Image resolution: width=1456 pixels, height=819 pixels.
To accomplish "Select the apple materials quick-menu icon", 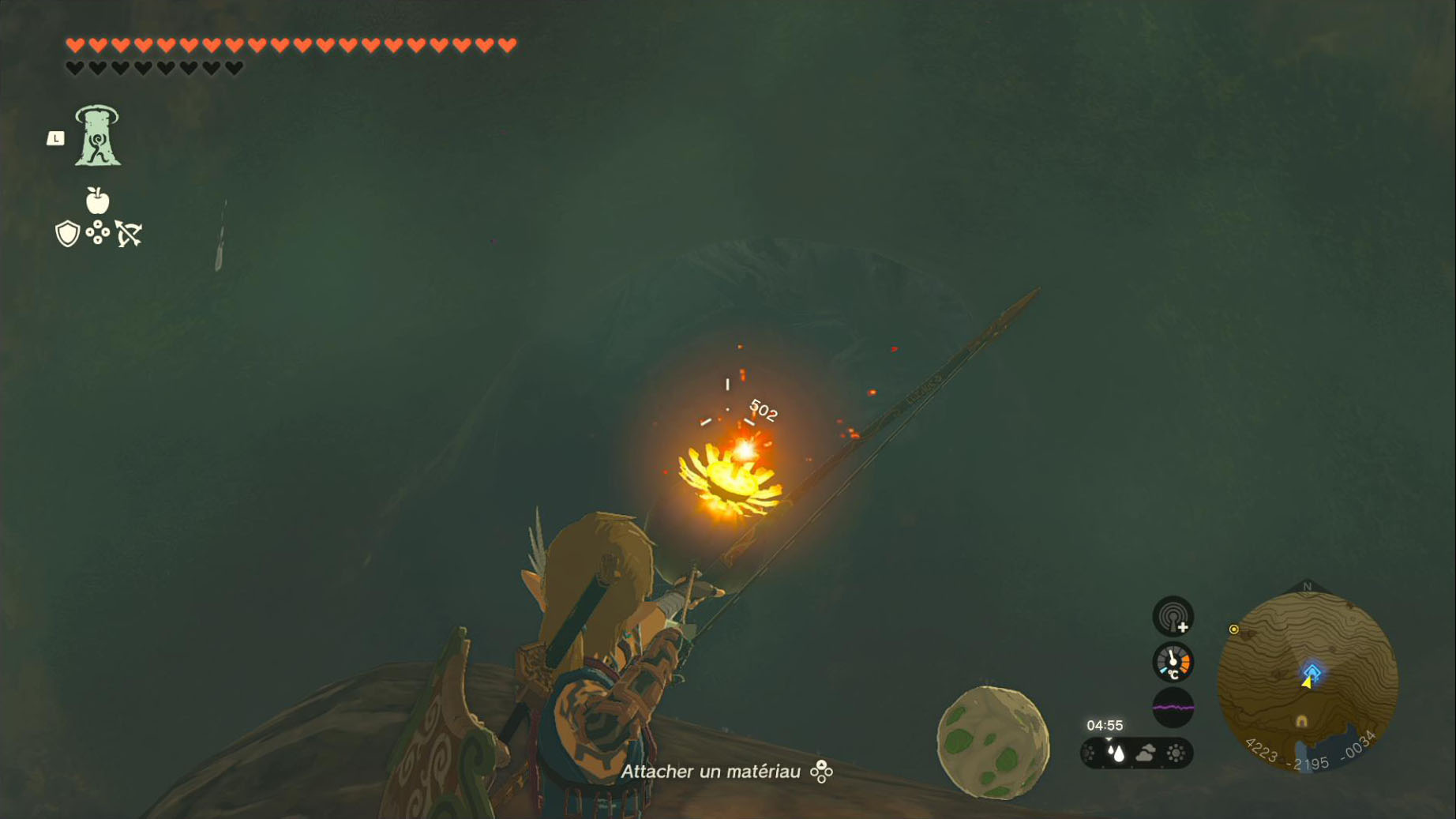I will point(97,201).
